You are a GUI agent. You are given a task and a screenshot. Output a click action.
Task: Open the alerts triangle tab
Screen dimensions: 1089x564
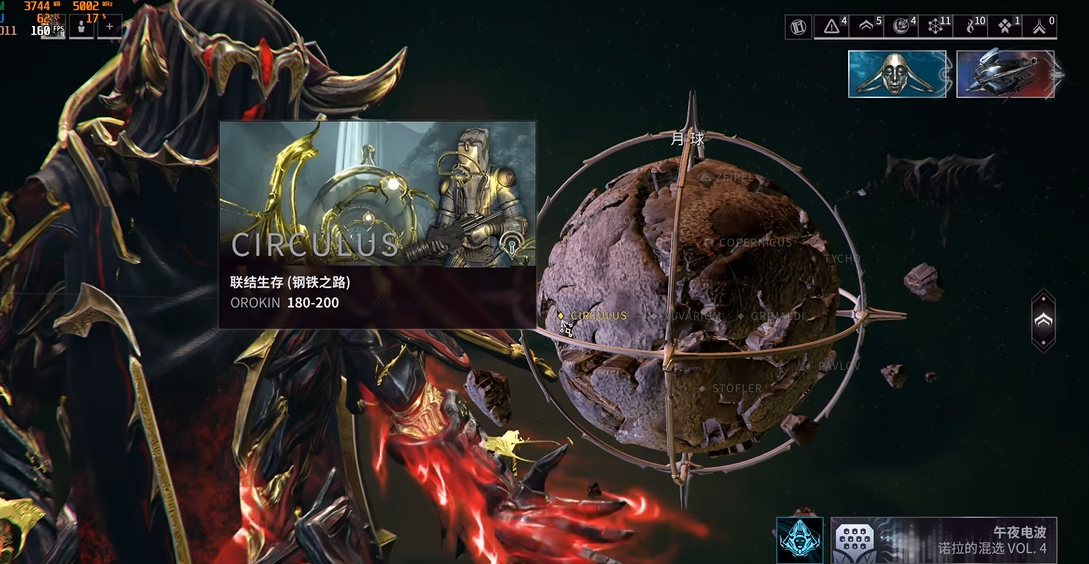pyautogui.click(x=832, y=27)
